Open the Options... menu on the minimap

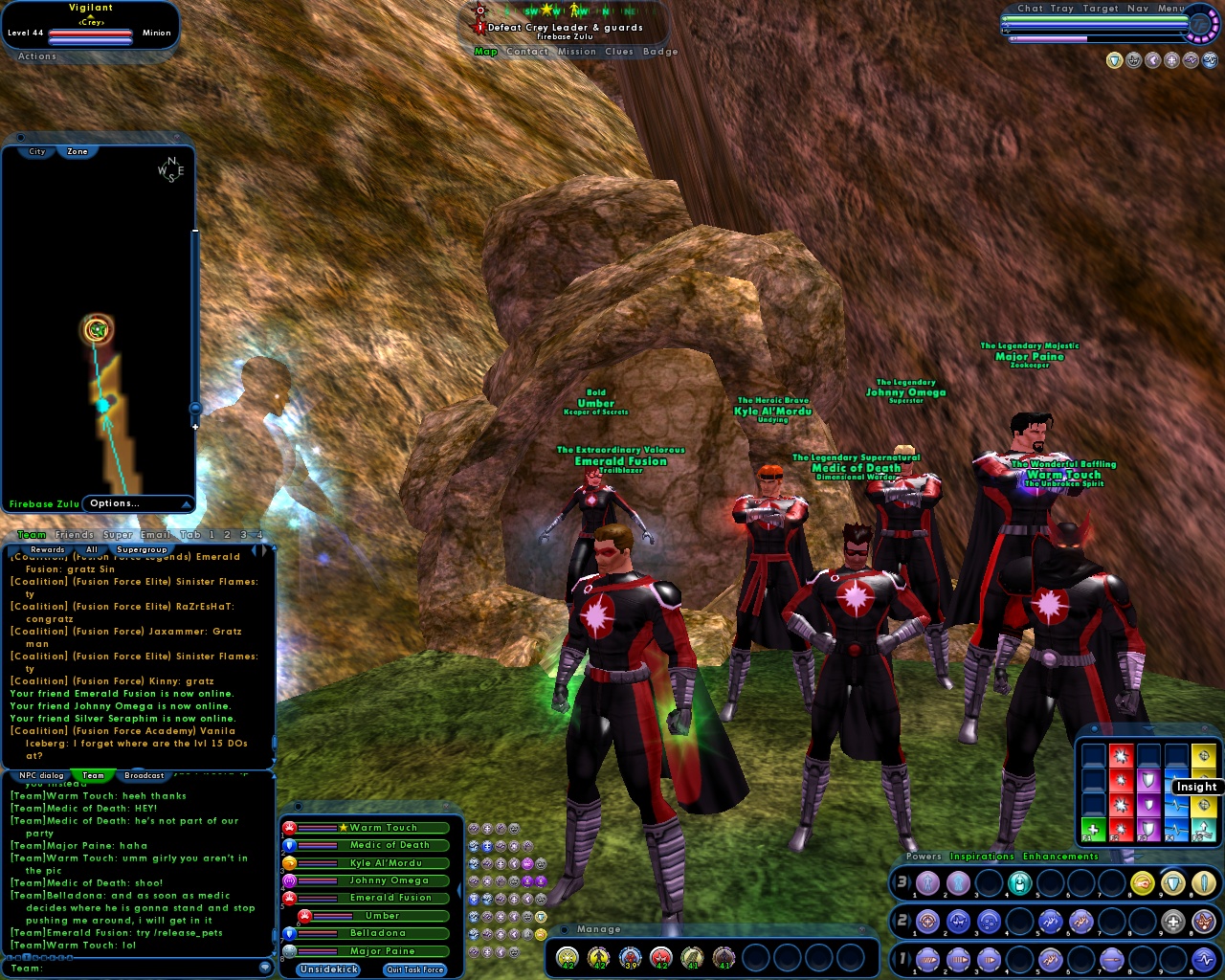(x=115, y=502)
